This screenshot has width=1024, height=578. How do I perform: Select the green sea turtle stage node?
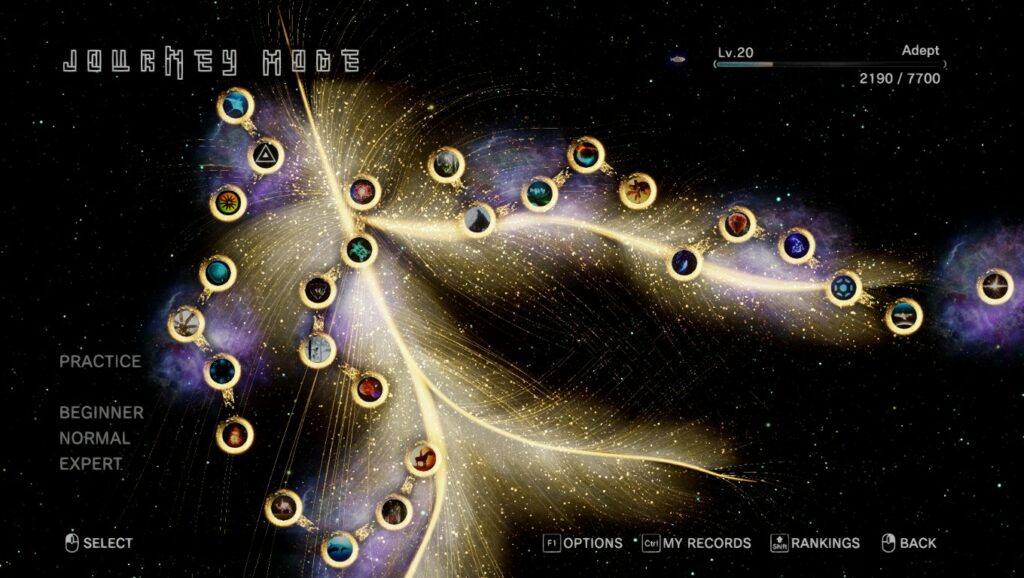(358, 251)
